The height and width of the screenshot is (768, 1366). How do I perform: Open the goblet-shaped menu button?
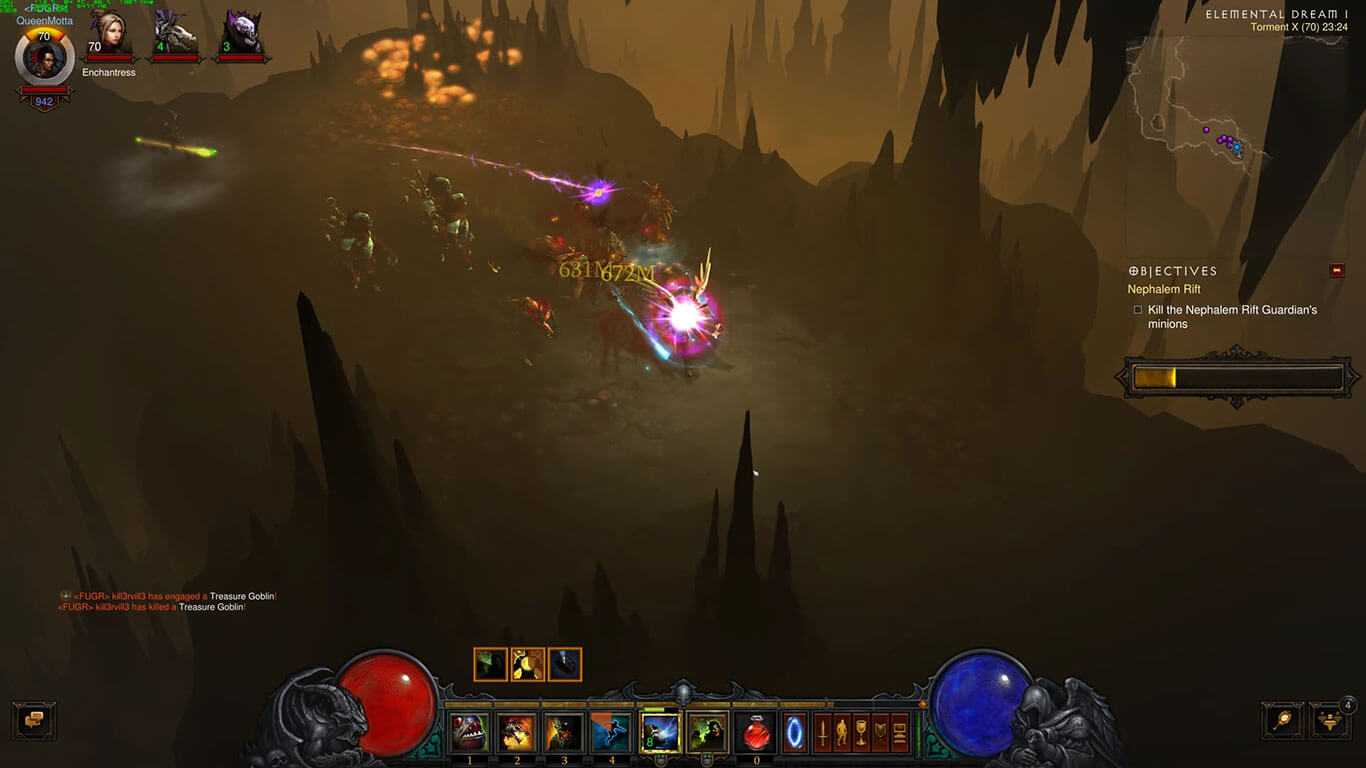(861, 733)
